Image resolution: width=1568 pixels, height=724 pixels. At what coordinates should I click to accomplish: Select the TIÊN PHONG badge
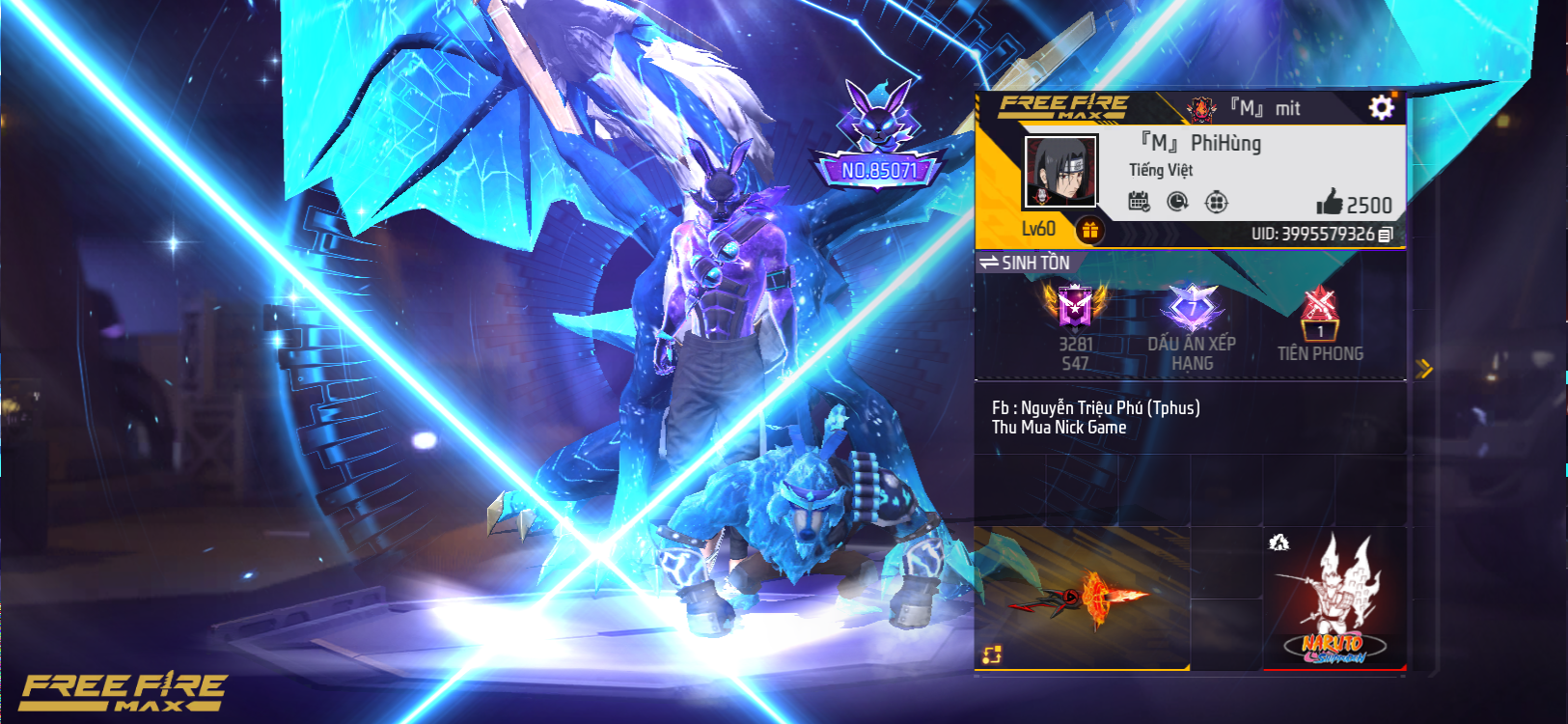click(x=1319, y=319)
